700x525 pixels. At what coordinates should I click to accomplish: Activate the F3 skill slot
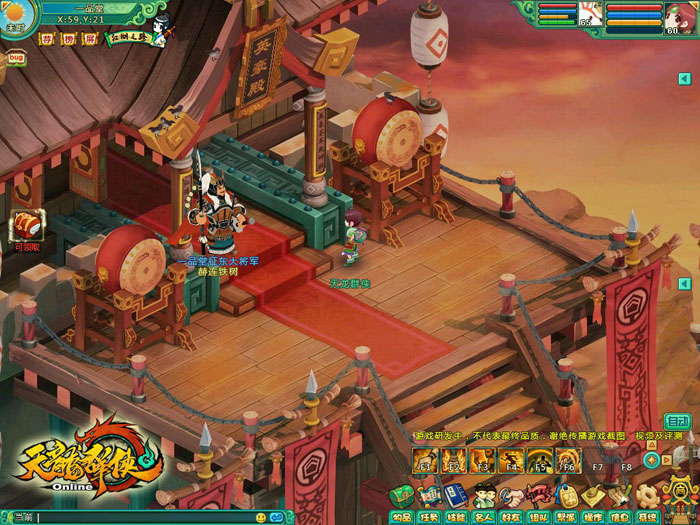pyautogui.click(x=481, y=461)
